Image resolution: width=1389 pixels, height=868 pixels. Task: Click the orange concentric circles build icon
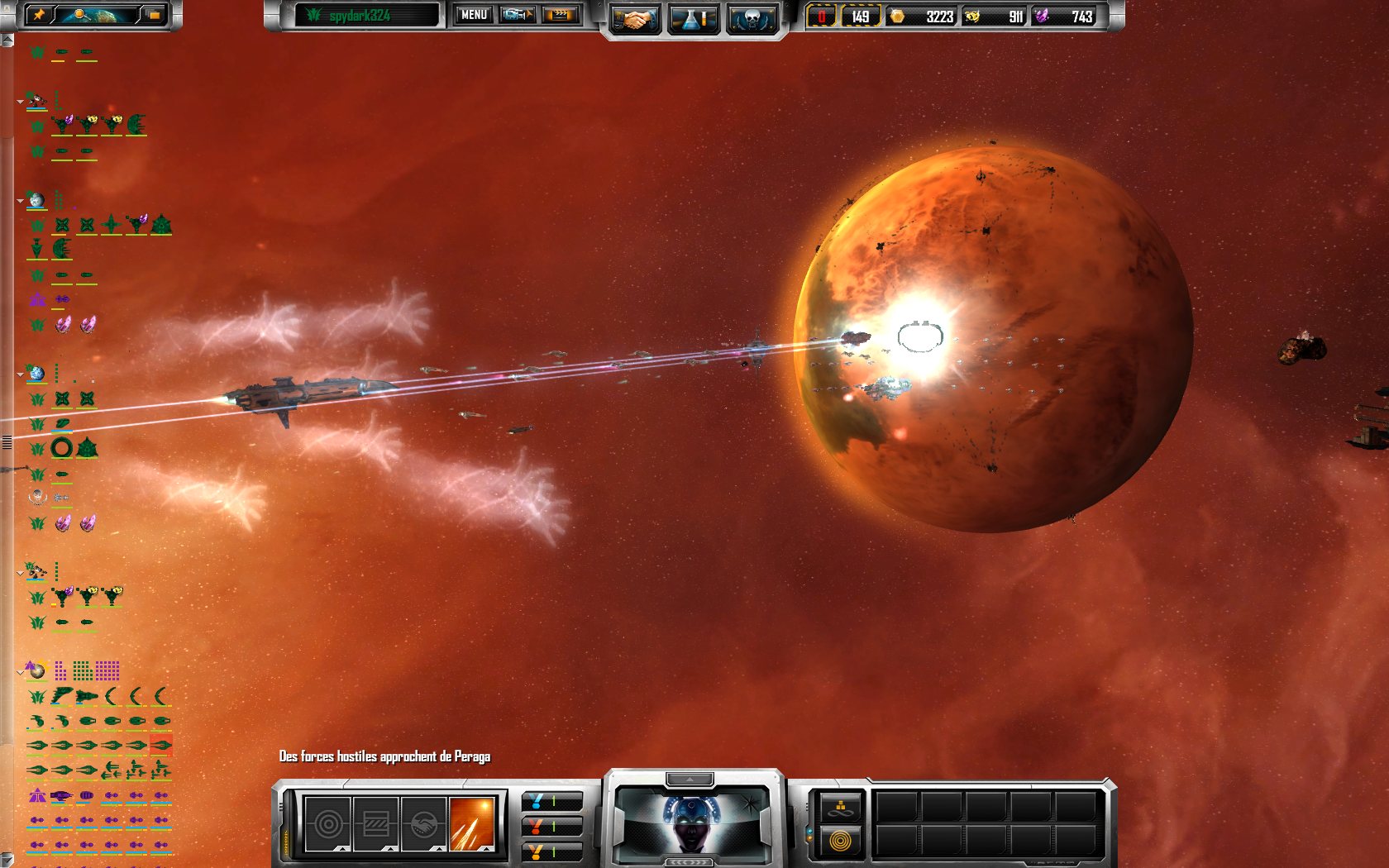[841, 842]
